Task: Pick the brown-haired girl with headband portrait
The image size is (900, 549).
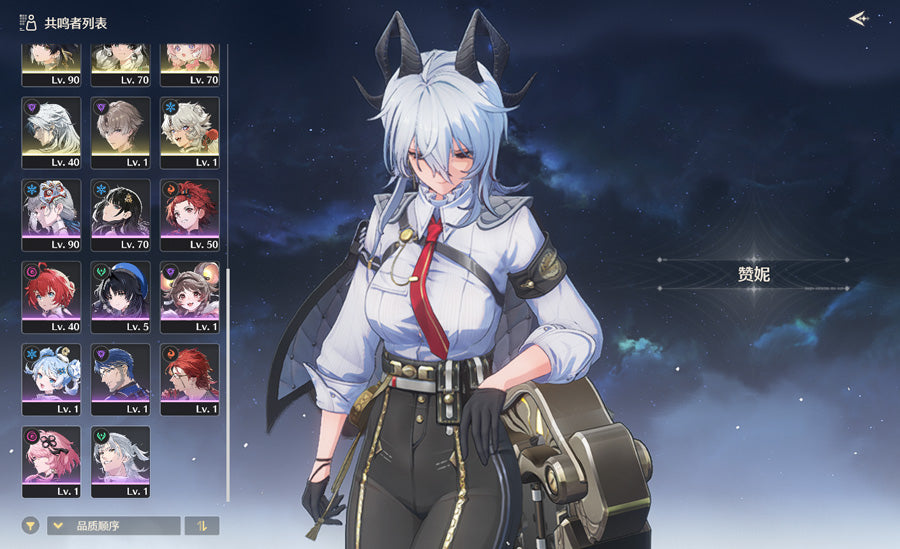Action: 190,297
